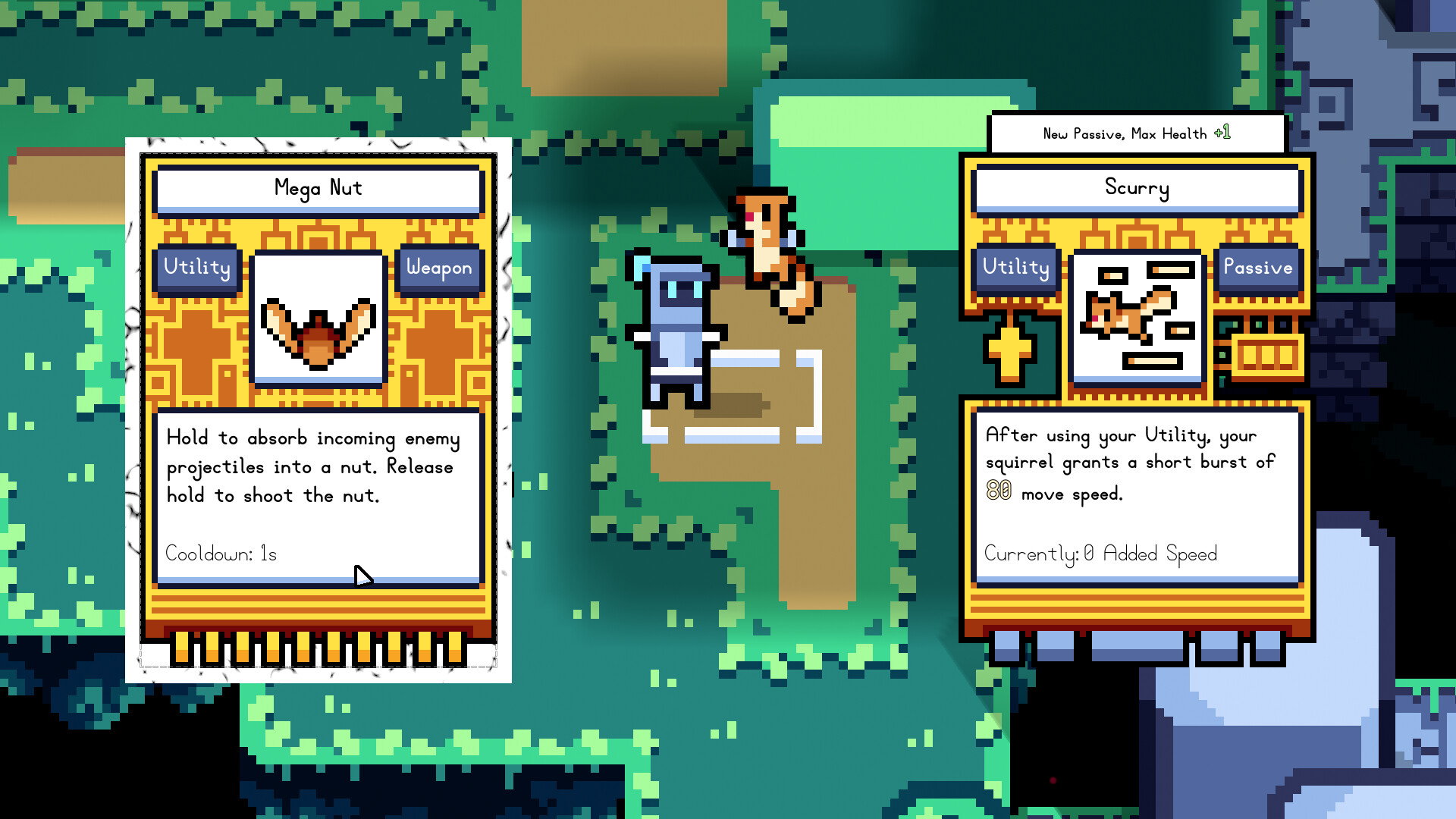1456x819 pixels.
Task: Toggle the Passive tag on the Scurry card
Action: 1258,268
